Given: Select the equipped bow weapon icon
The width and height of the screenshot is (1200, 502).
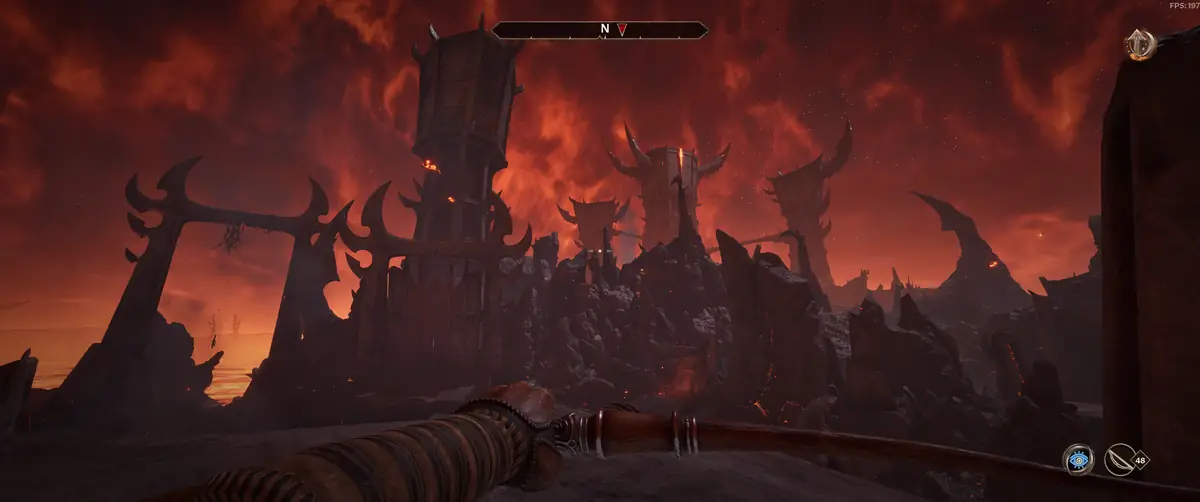Looking at the screenshot, I should pos(1121,460).
